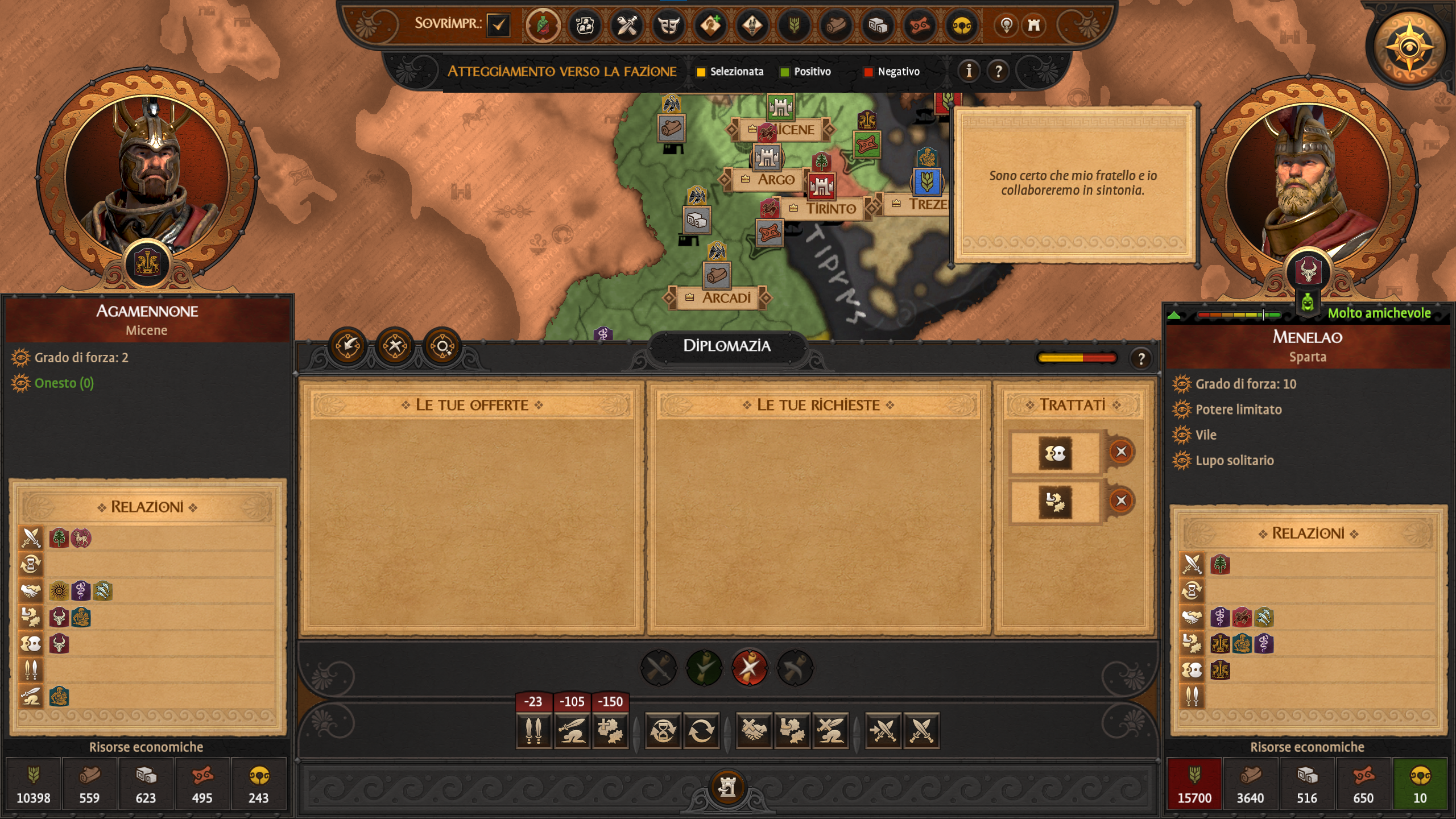
Task: Reject the deal with the red scroll button
Action: pyautogui.click(x=750, y=668)
